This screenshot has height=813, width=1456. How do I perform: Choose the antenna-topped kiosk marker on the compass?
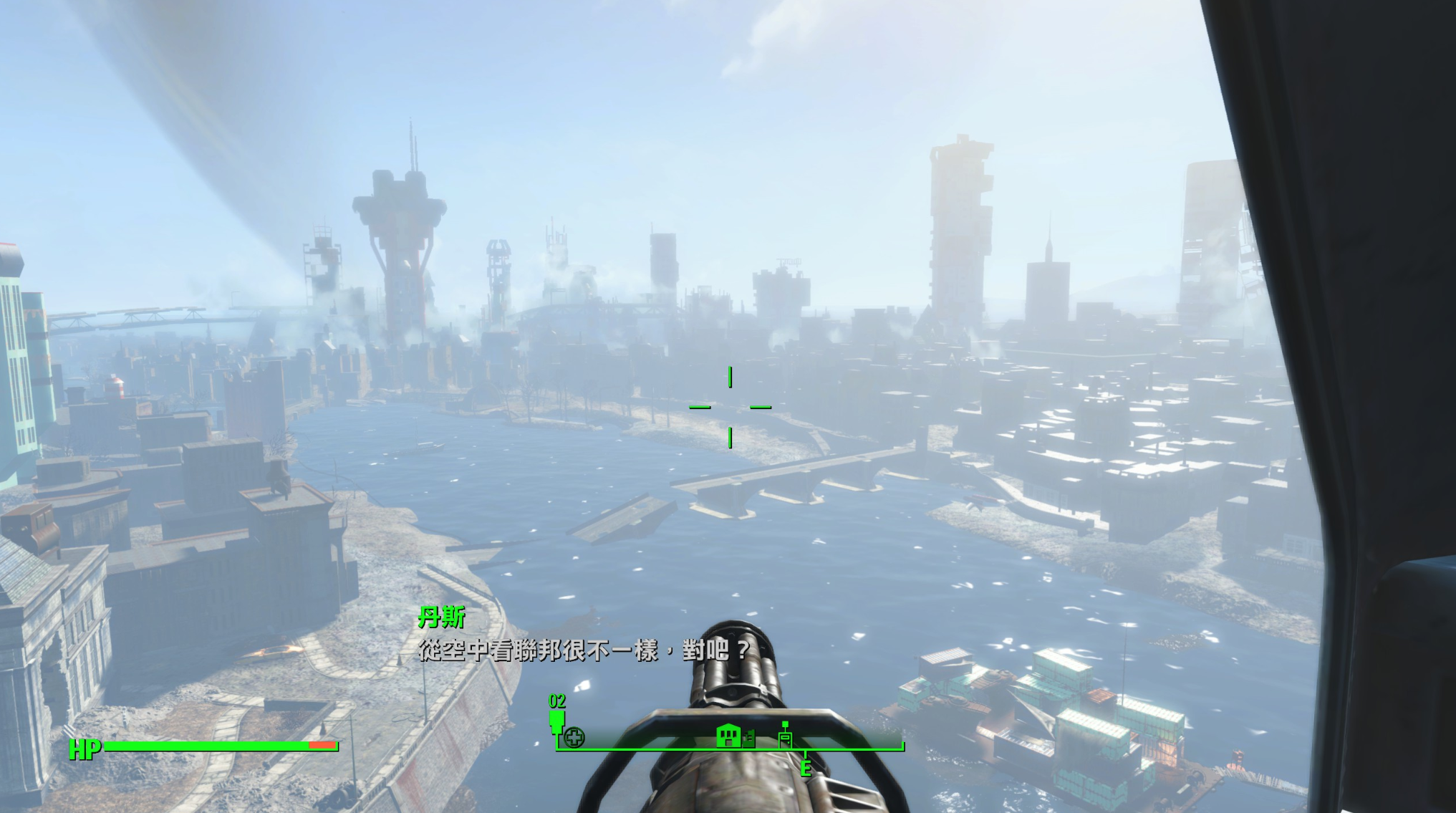[785, 735]
